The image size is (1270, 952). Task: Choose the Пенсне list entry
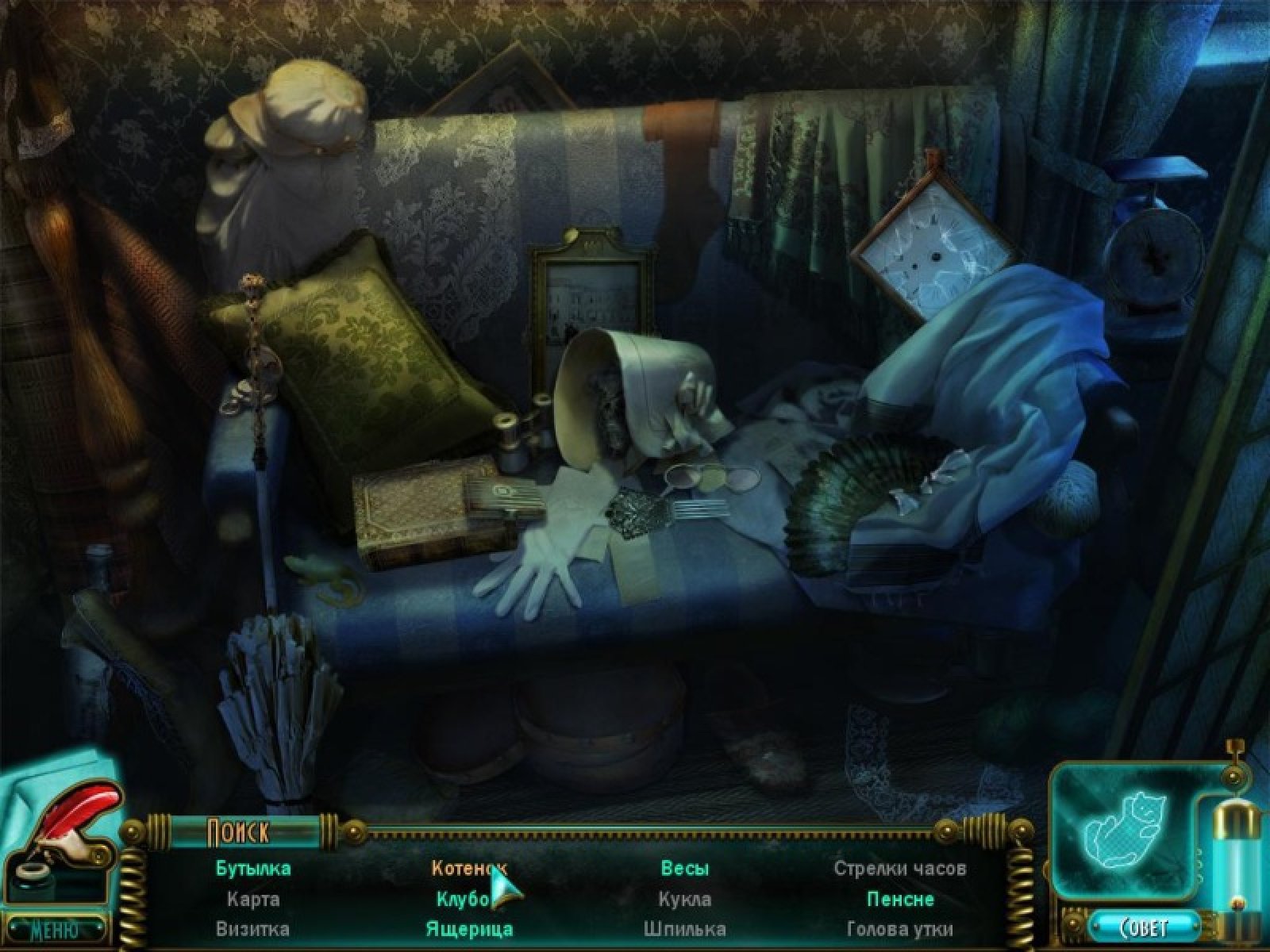click(x=900, y=899)
